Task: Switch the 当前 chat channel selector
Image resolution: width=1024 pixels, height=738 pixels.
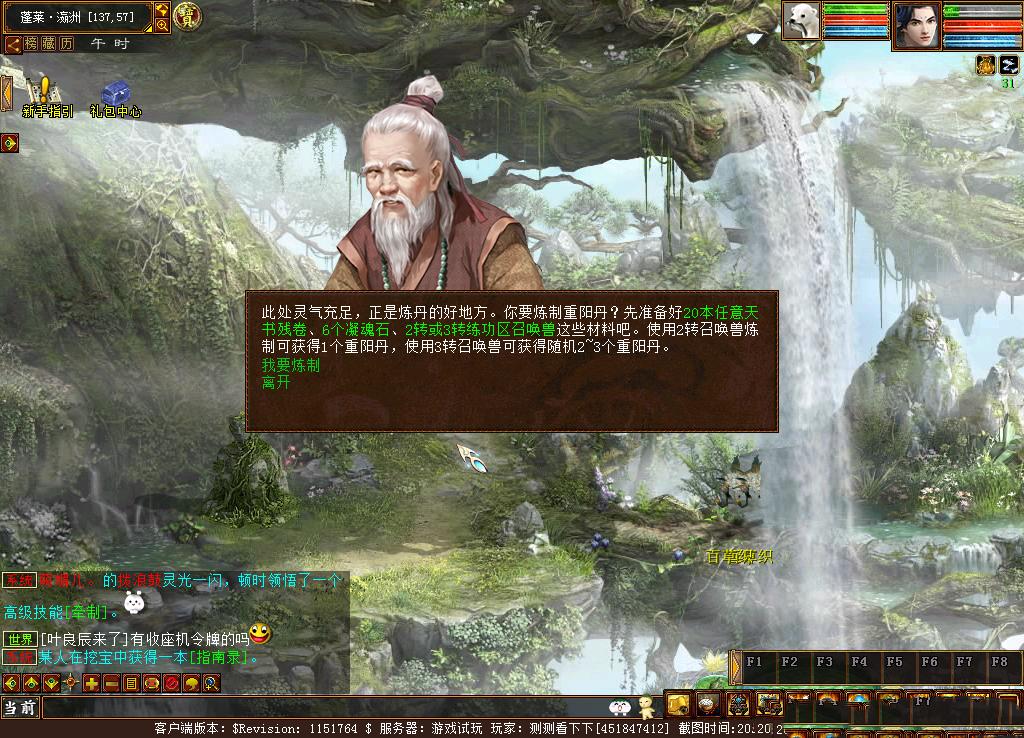Action: point(20,707)
